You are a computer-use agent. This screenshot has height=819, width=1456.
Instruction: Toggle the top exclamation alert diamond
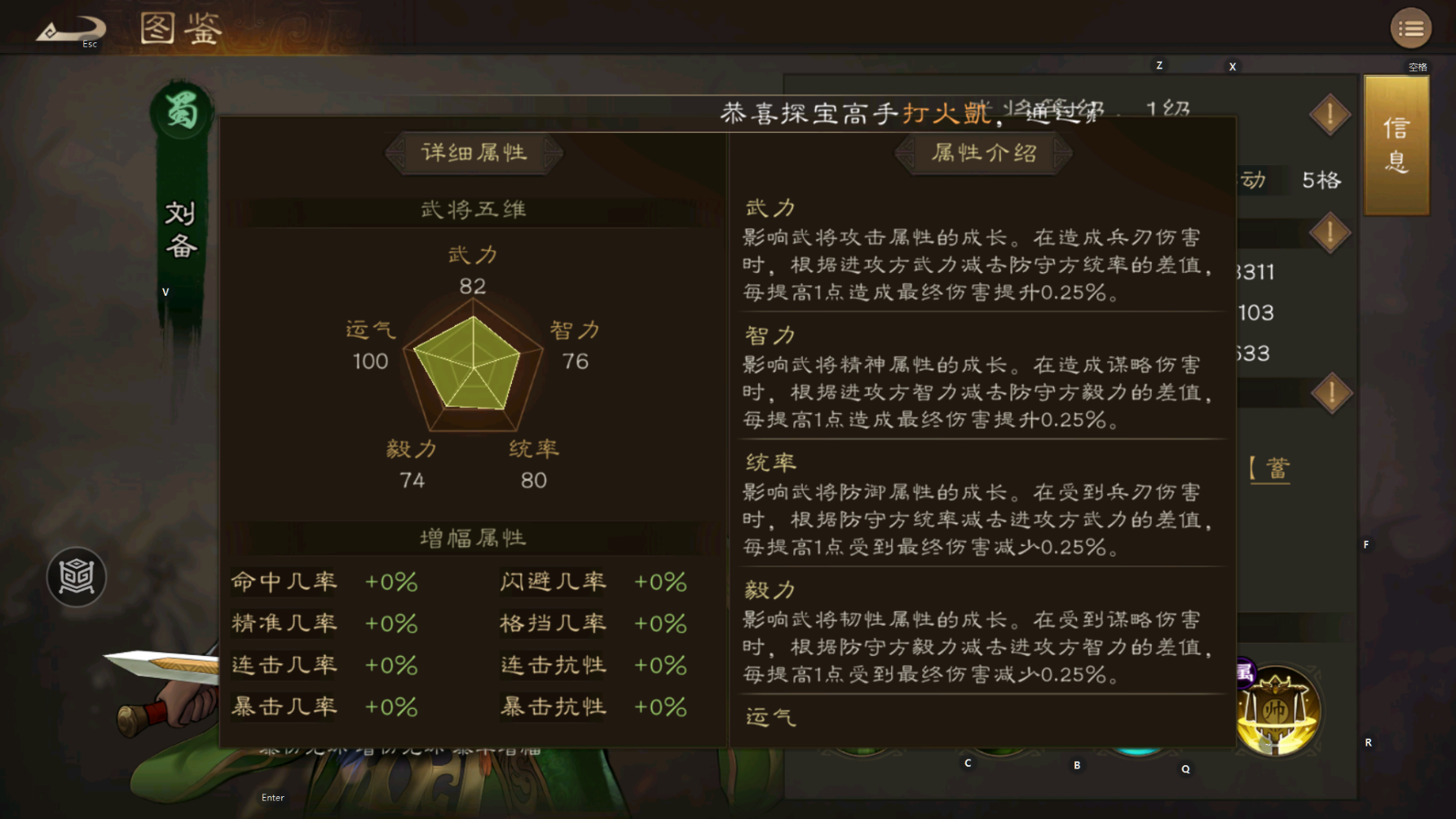pos(1329,114)
